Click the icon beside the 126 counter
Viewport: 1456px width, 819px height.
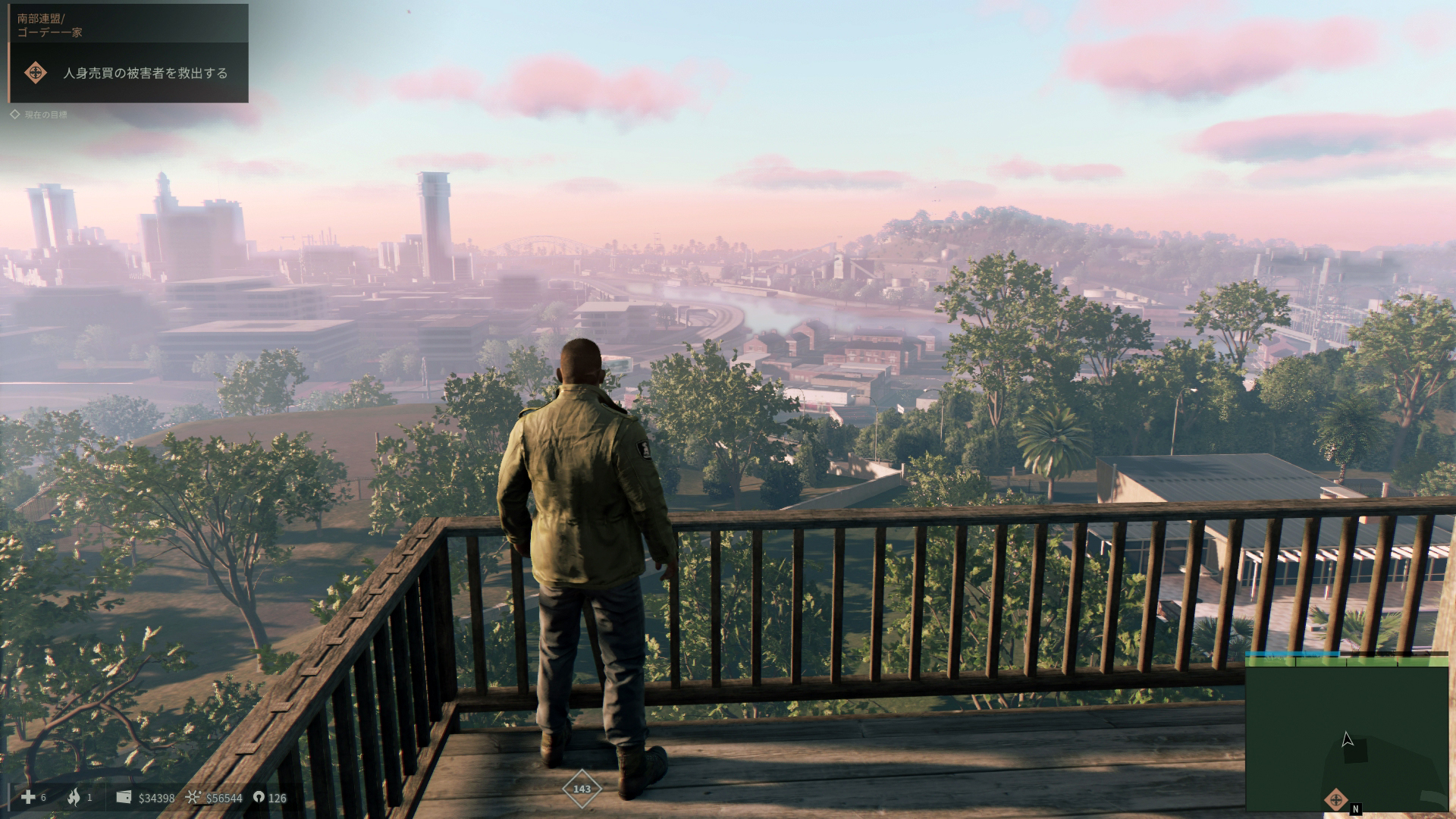click(259, 798)
